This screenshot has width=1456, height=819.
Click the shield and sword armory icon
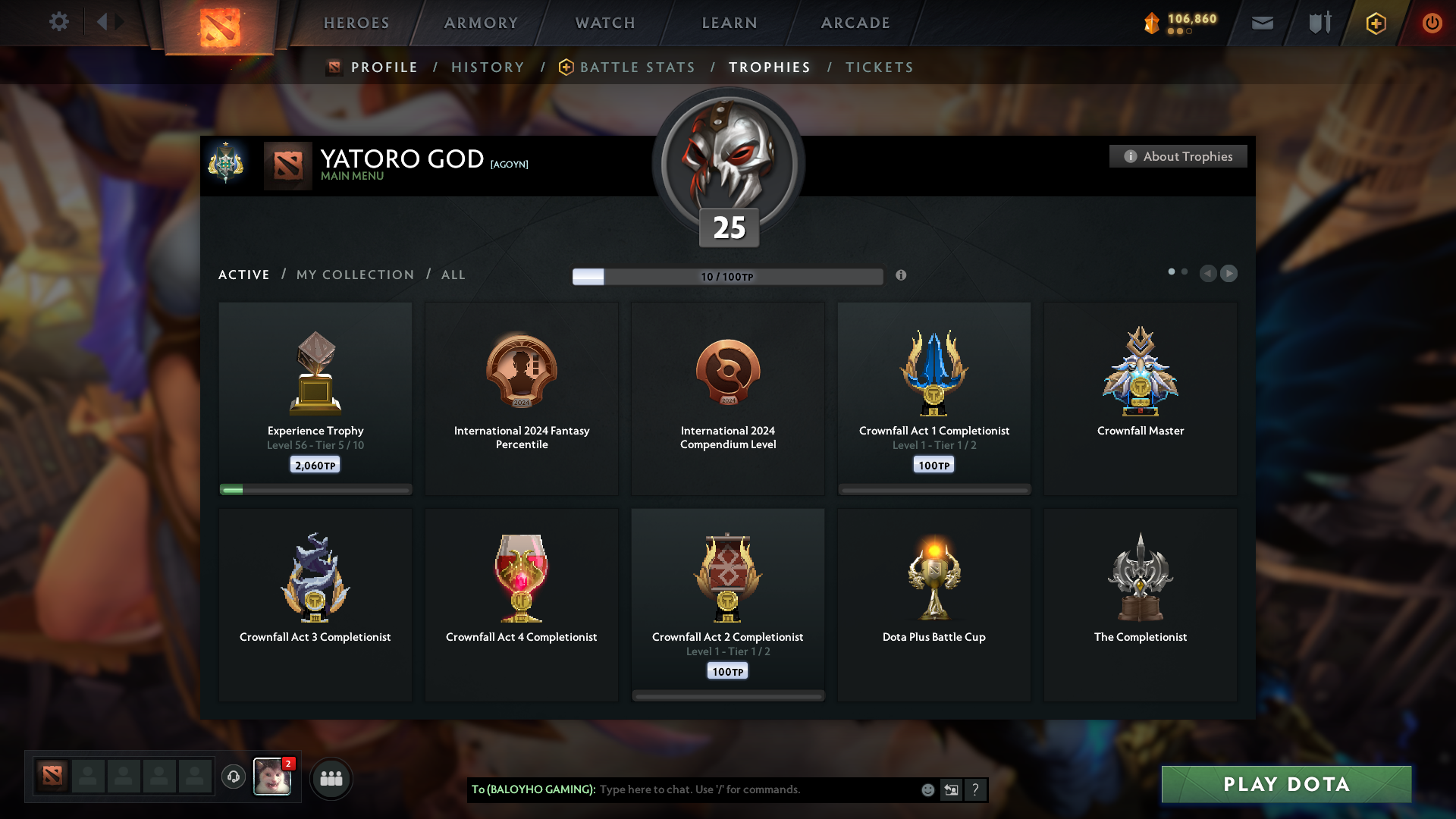pyautogui.click(x=1318, y=23)
